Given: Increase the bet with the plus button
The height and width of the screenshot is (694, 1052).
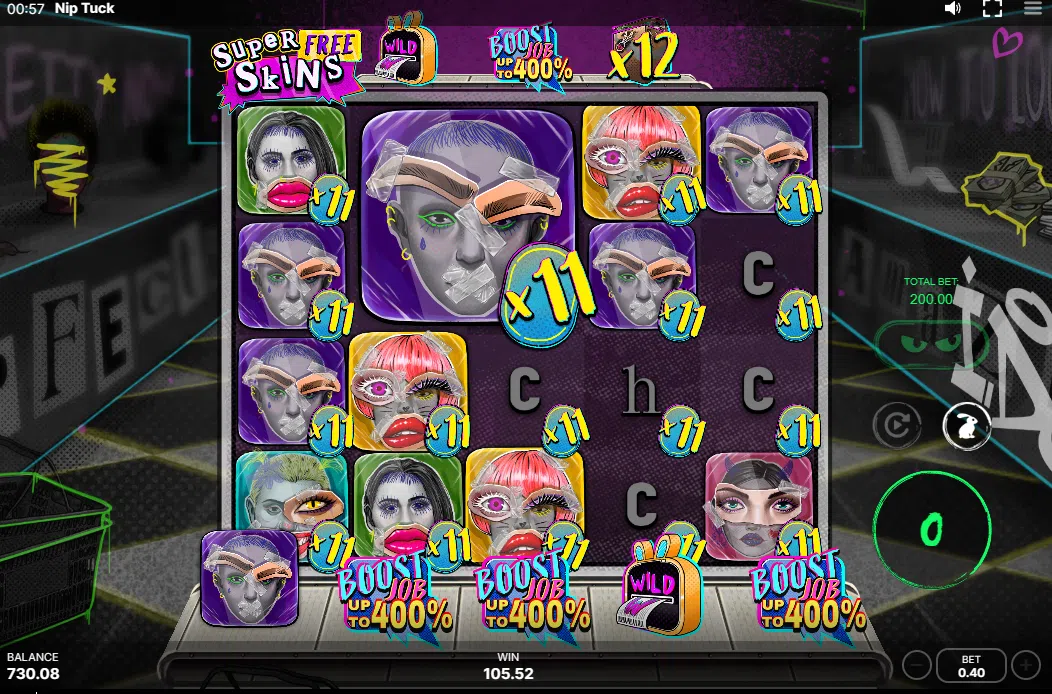Looking at the screenshot, I should click(x=1025, y=665).
